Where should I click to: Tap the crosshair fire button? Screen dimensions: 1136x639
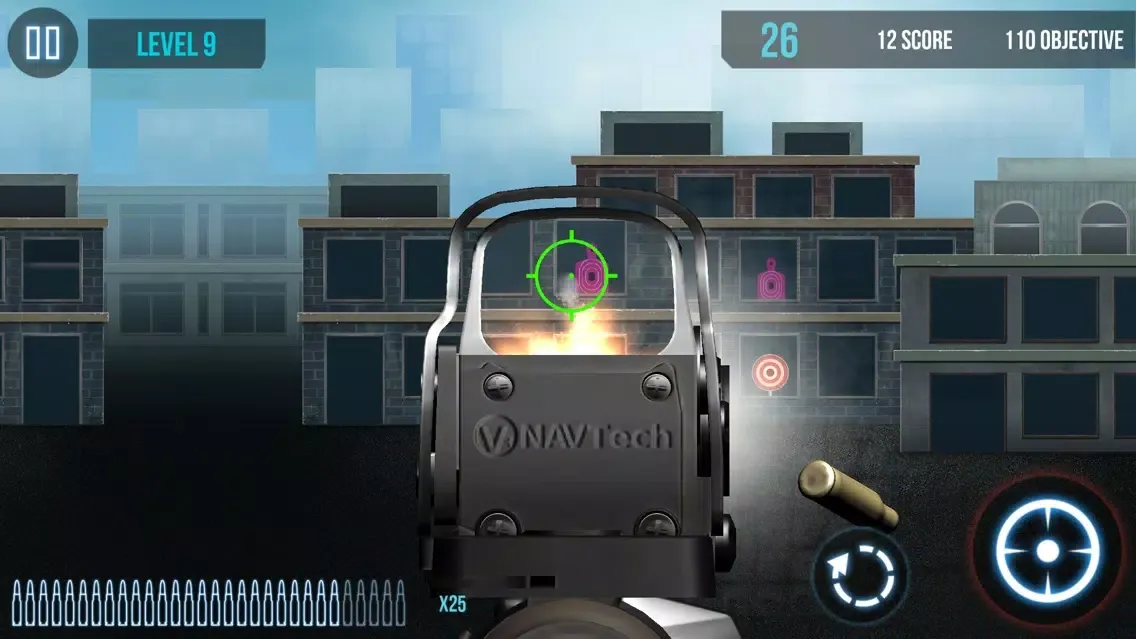click(x=1047, y=551)
